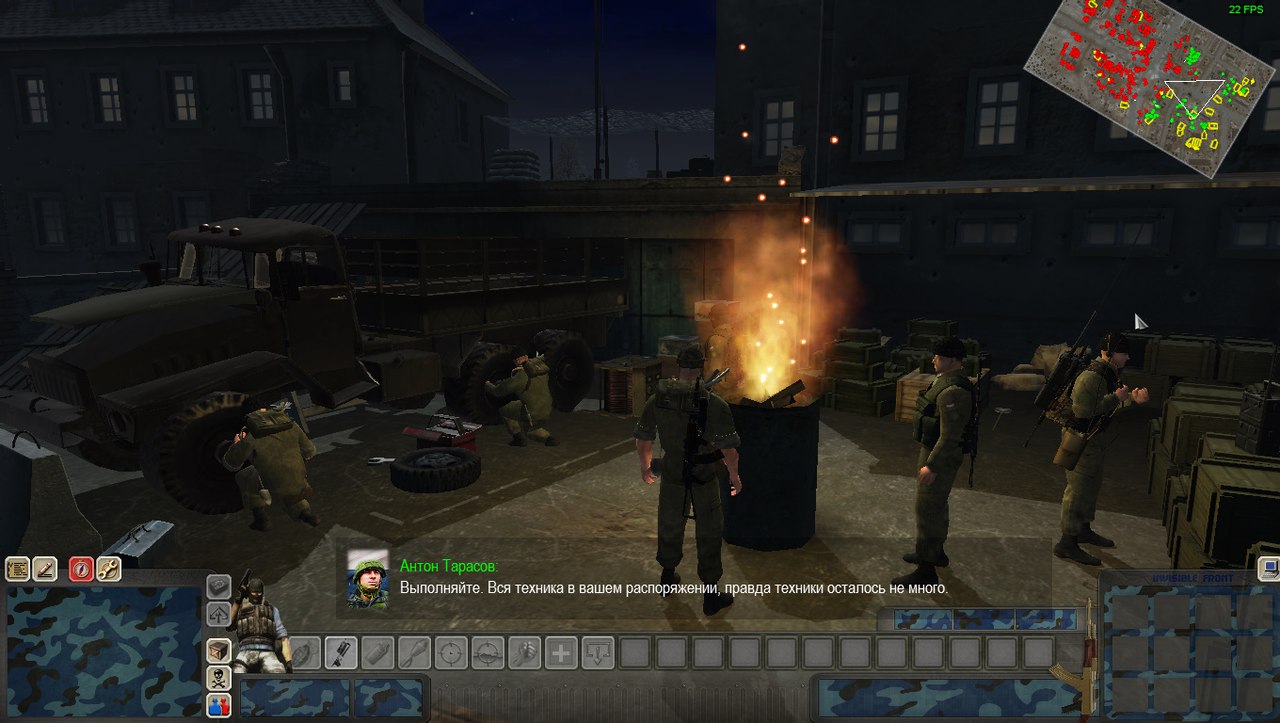Activate the single crosshair target button
This screenshot has height=723, width=1280.
[x=451, y=653]
